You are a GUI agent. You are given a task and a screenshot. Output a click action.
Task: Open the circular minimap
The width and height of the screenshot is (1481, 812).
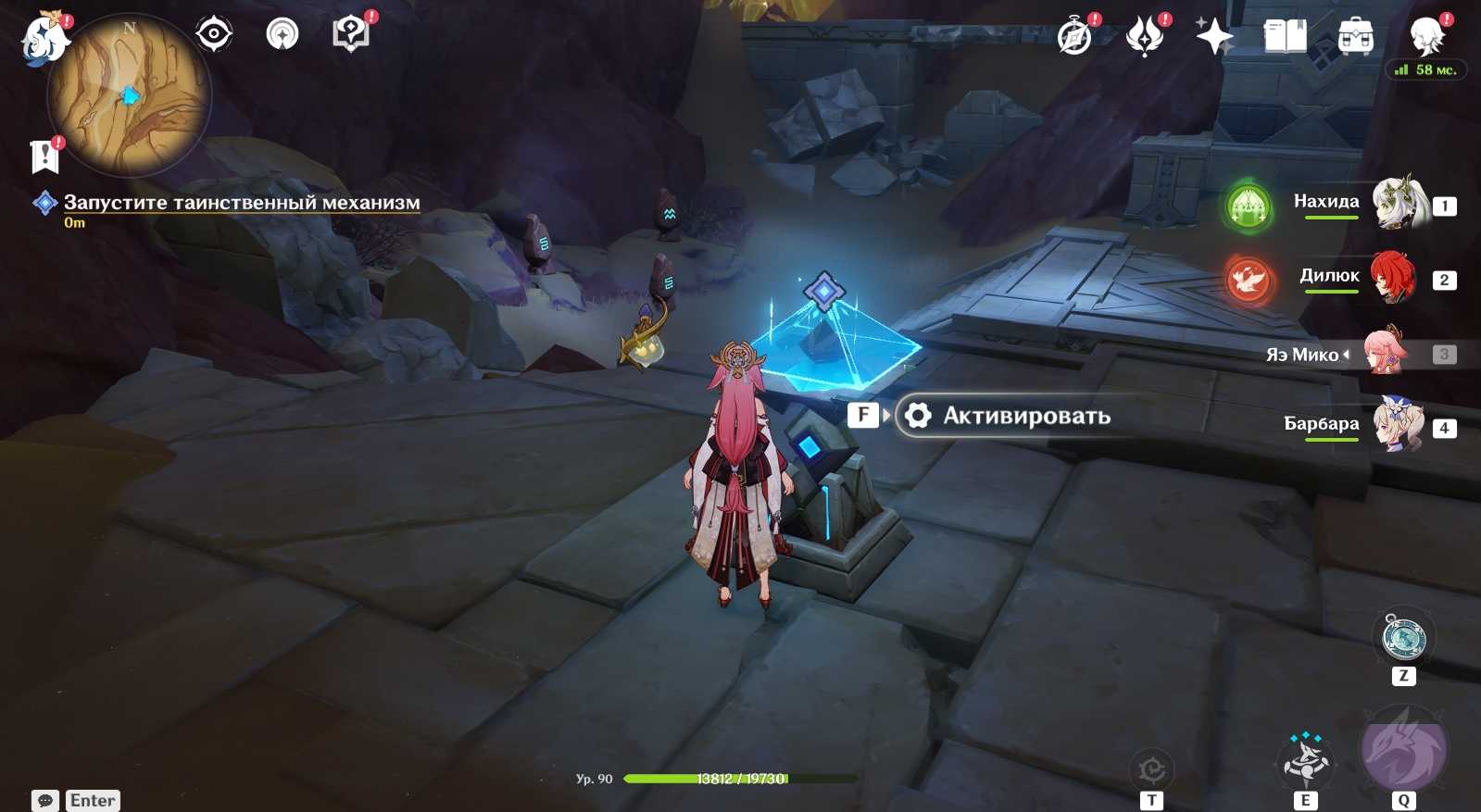point(130,94)
